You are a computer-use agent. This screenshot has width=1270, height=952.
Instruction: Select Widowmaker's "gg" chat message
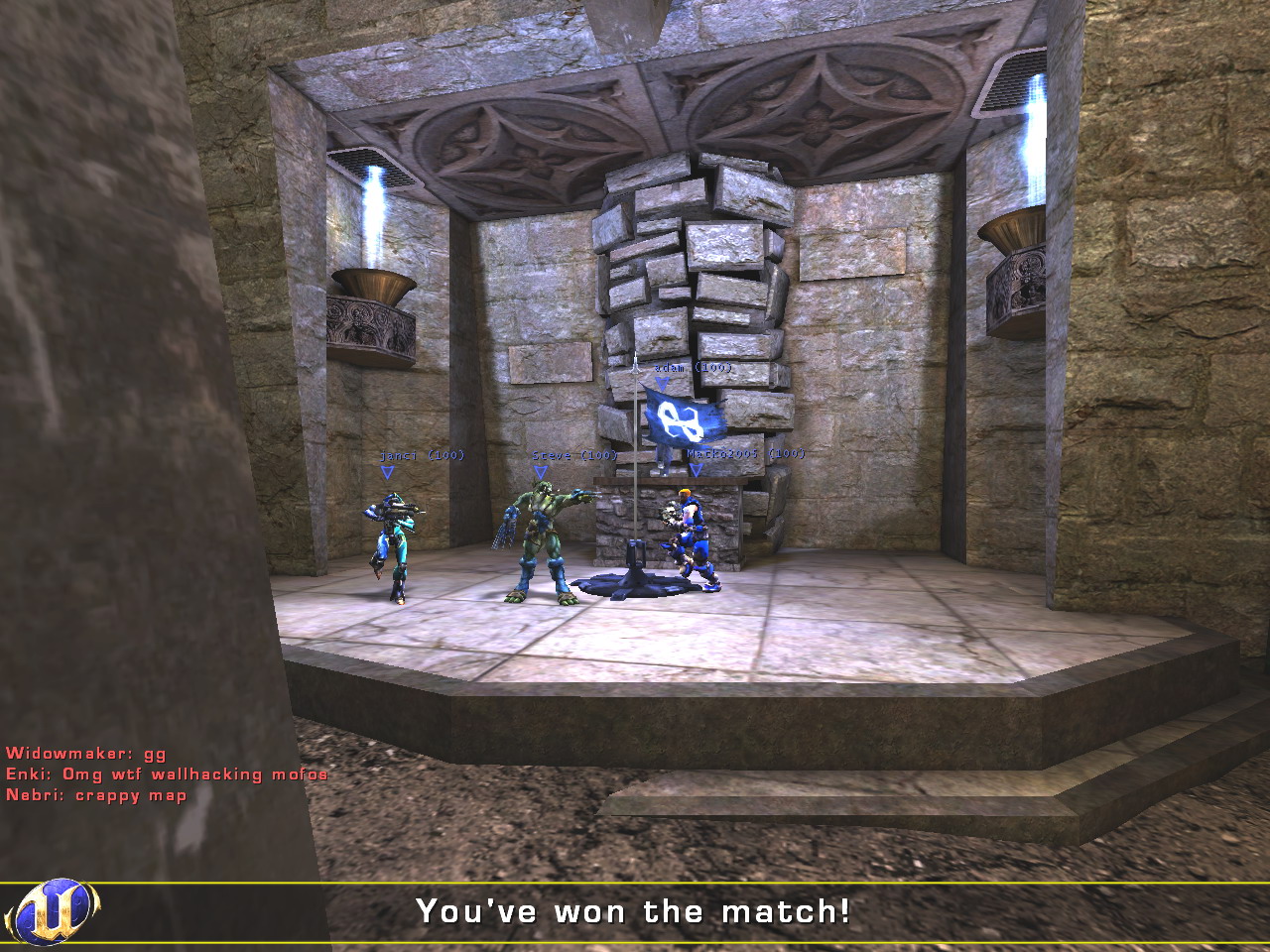[x=86, y=754]
